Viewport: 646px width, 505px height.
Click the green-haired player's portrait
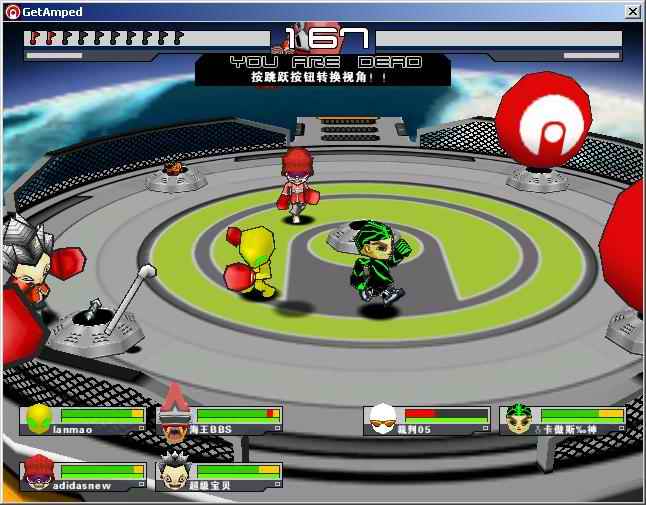(519, 420)
